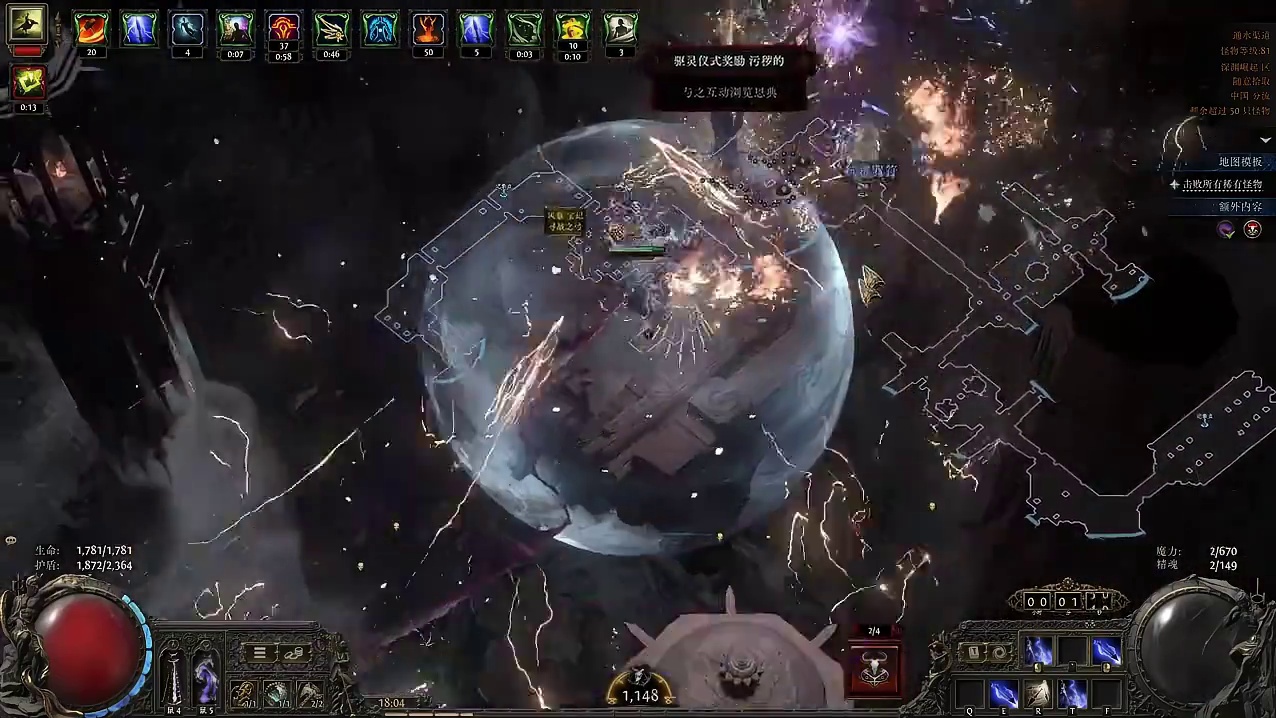The width and height of the screenshot is (1276, 718).
Task: Inspect the orange flame figure buff showing 50
Action: pyautogui.click(x=428, y=29)
